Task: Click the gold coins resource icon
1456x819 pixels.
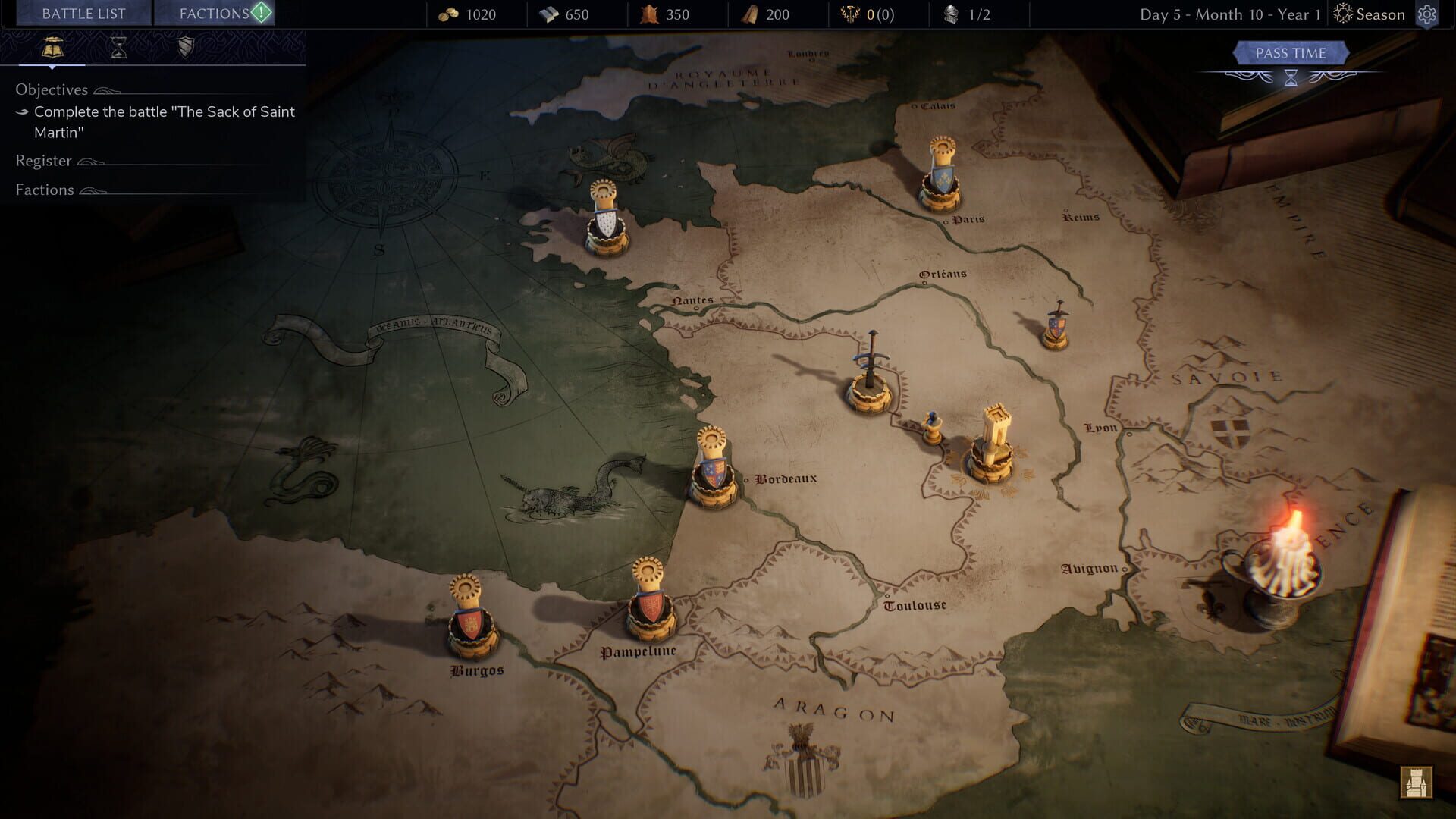Action: (x=450, y=14)
